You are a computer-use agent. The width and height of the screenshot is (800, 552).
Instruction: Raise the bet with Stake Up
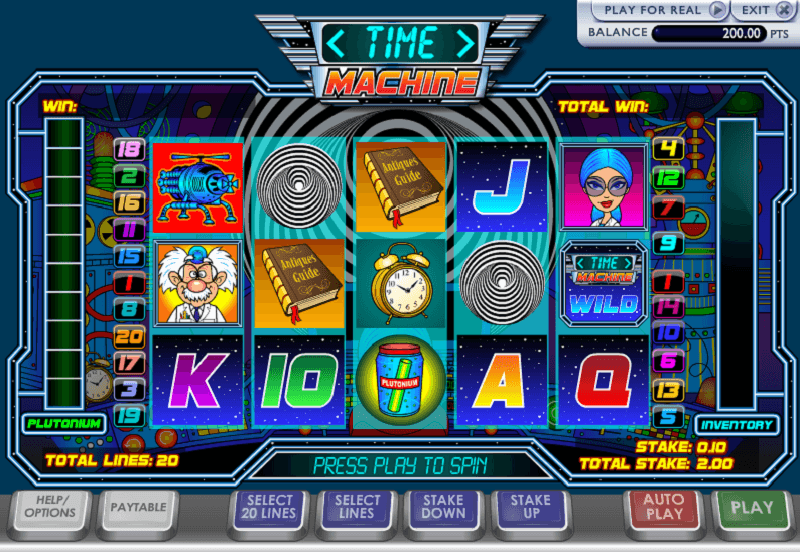tap(530, 507)
